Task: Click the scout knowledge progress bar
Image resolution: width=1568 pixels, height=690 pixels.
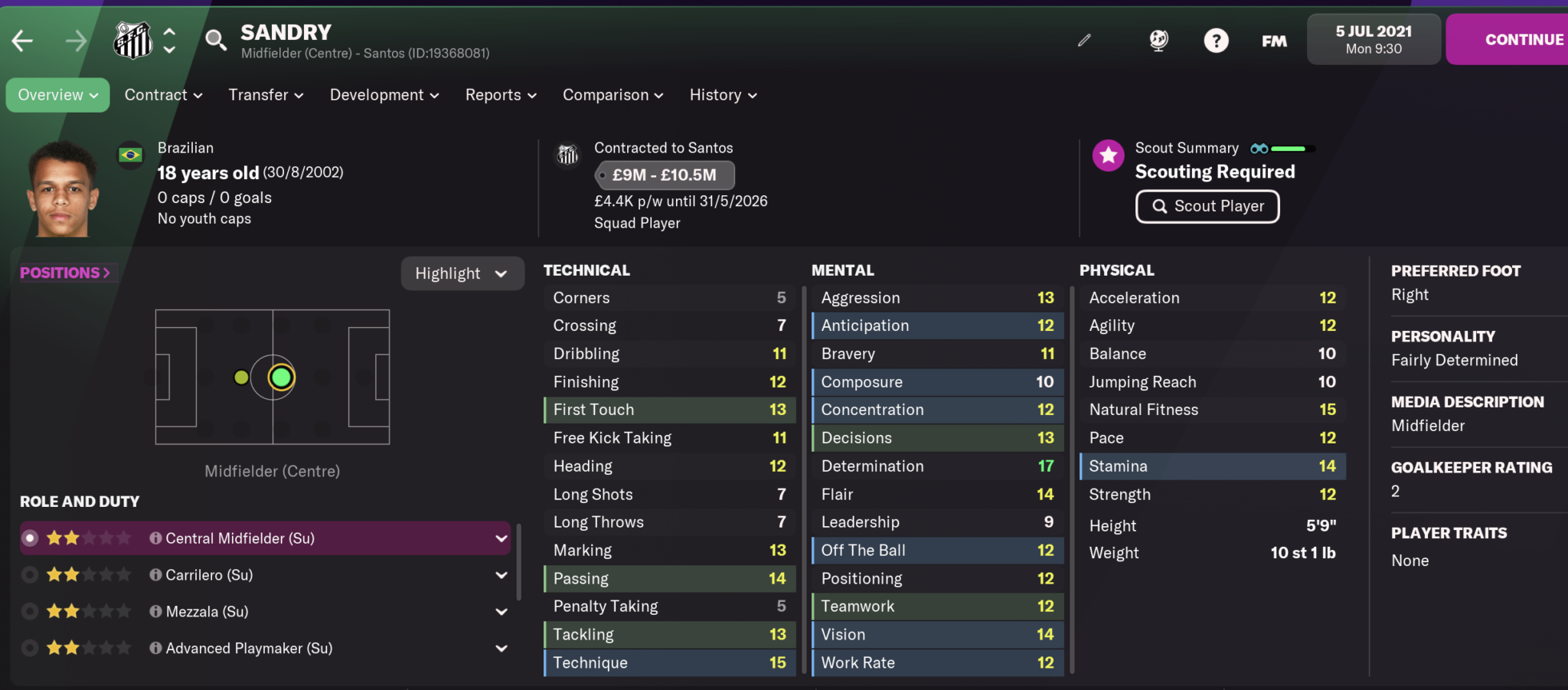Action: [x=1294, y=148]
